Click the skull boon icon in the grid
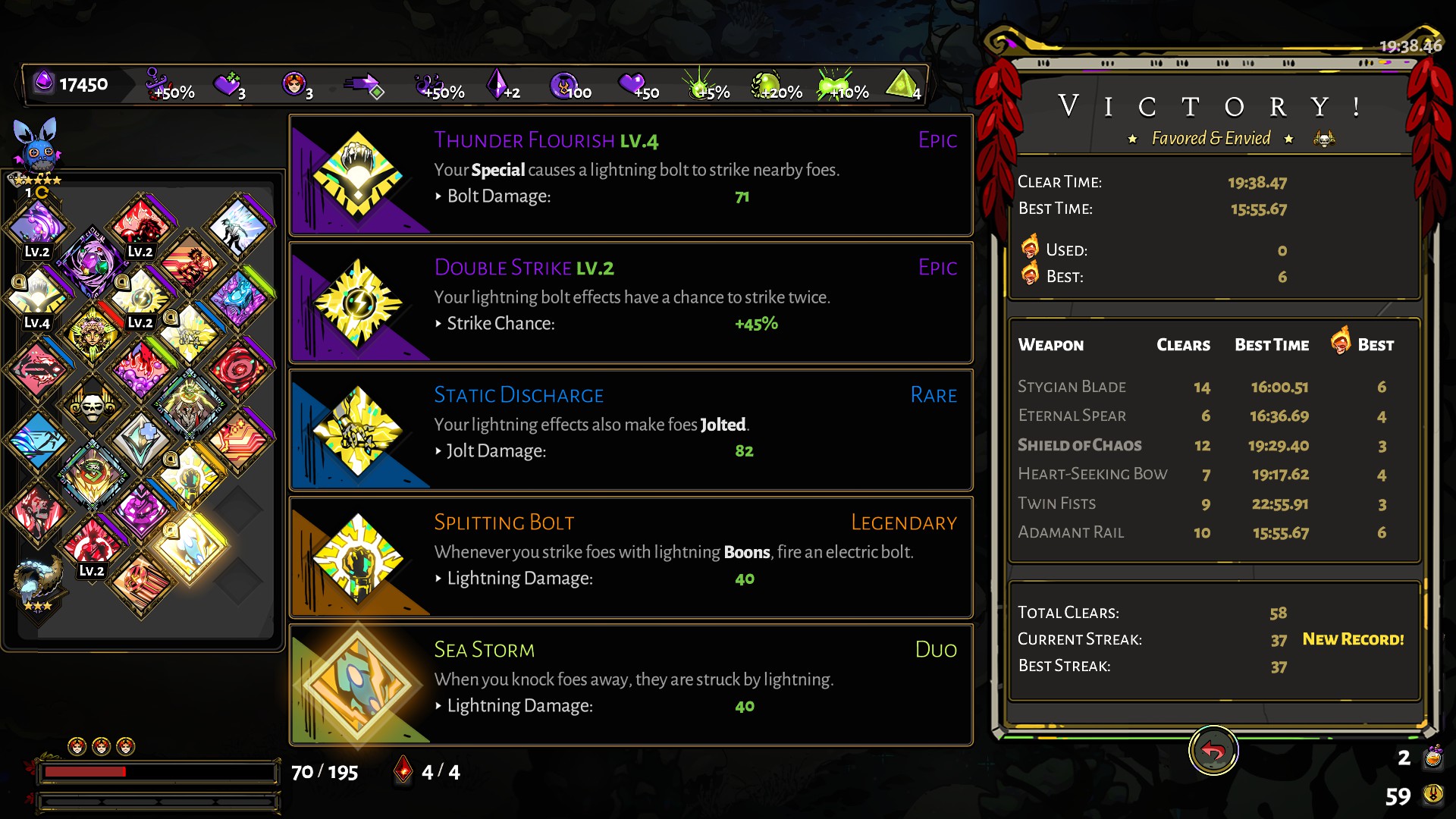The image size is (1456, 819). (x=92, y=404)
